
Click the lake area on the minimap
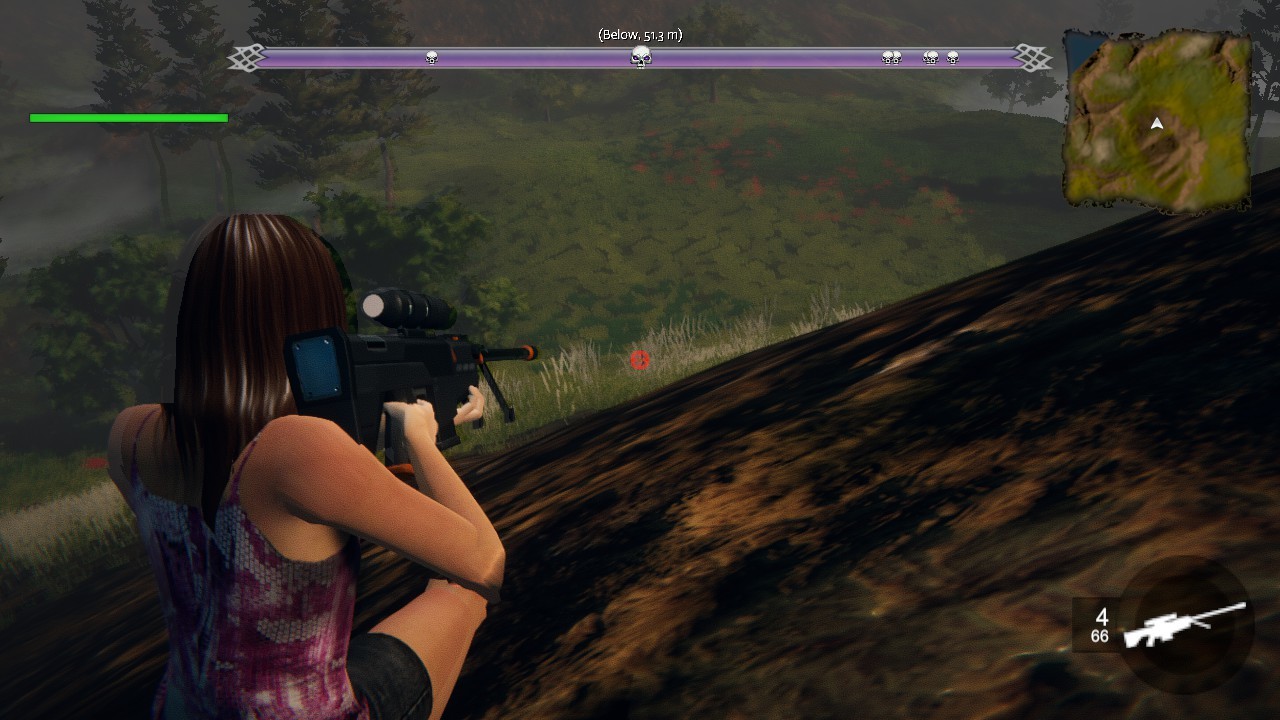pos(1078,50)
